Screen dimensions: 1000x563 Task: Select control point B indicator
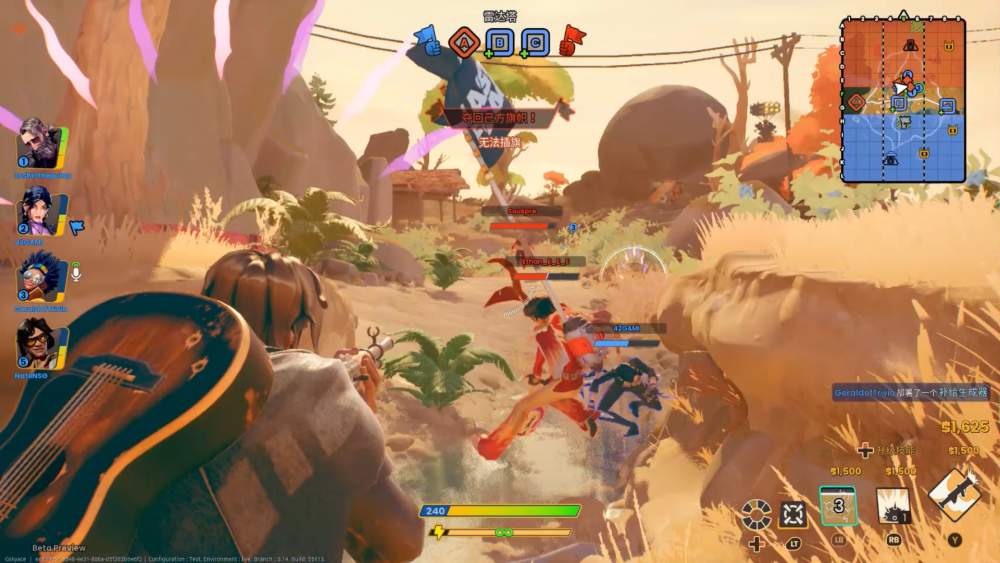tap(498, 42)
